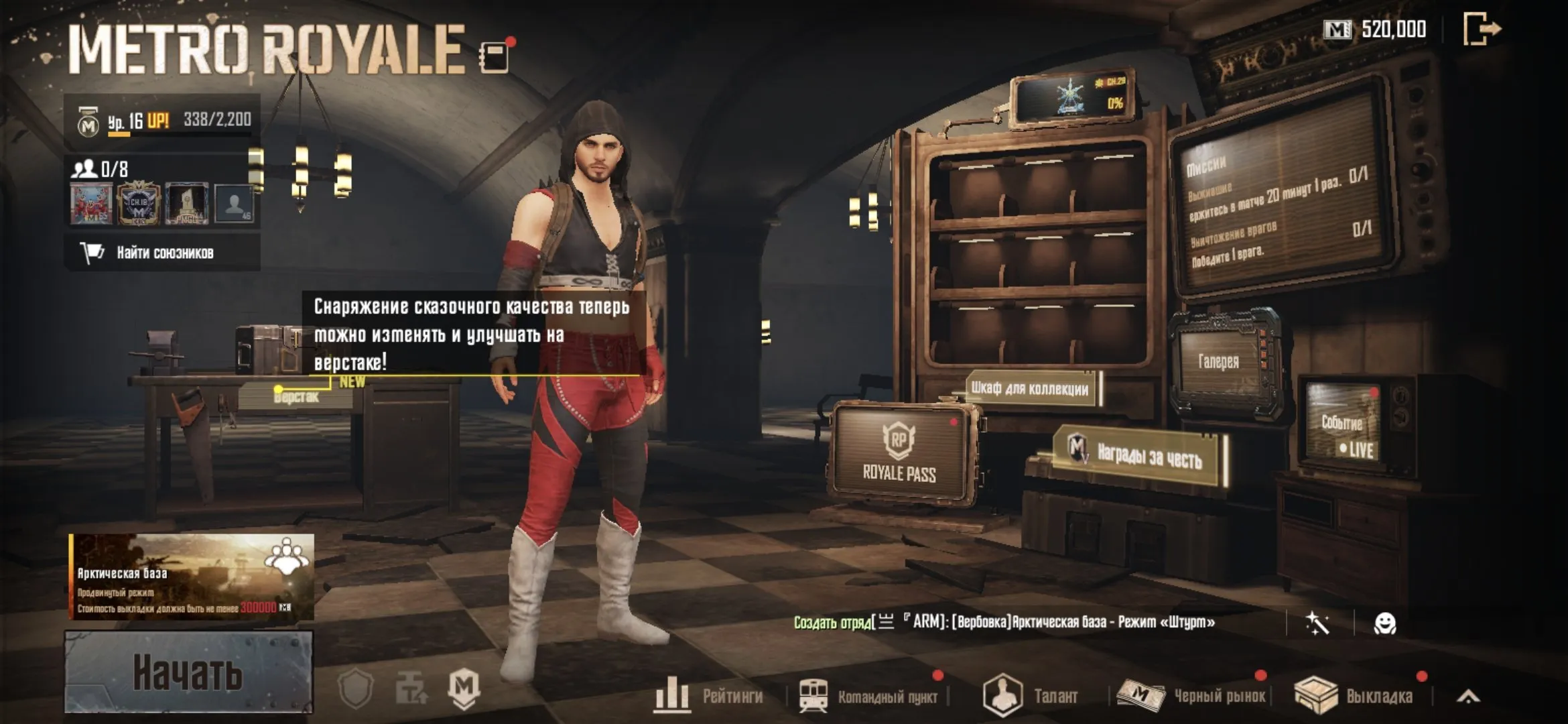Open the Арктическая база map selector
The image size is (1568, 724).
(192, 576)
